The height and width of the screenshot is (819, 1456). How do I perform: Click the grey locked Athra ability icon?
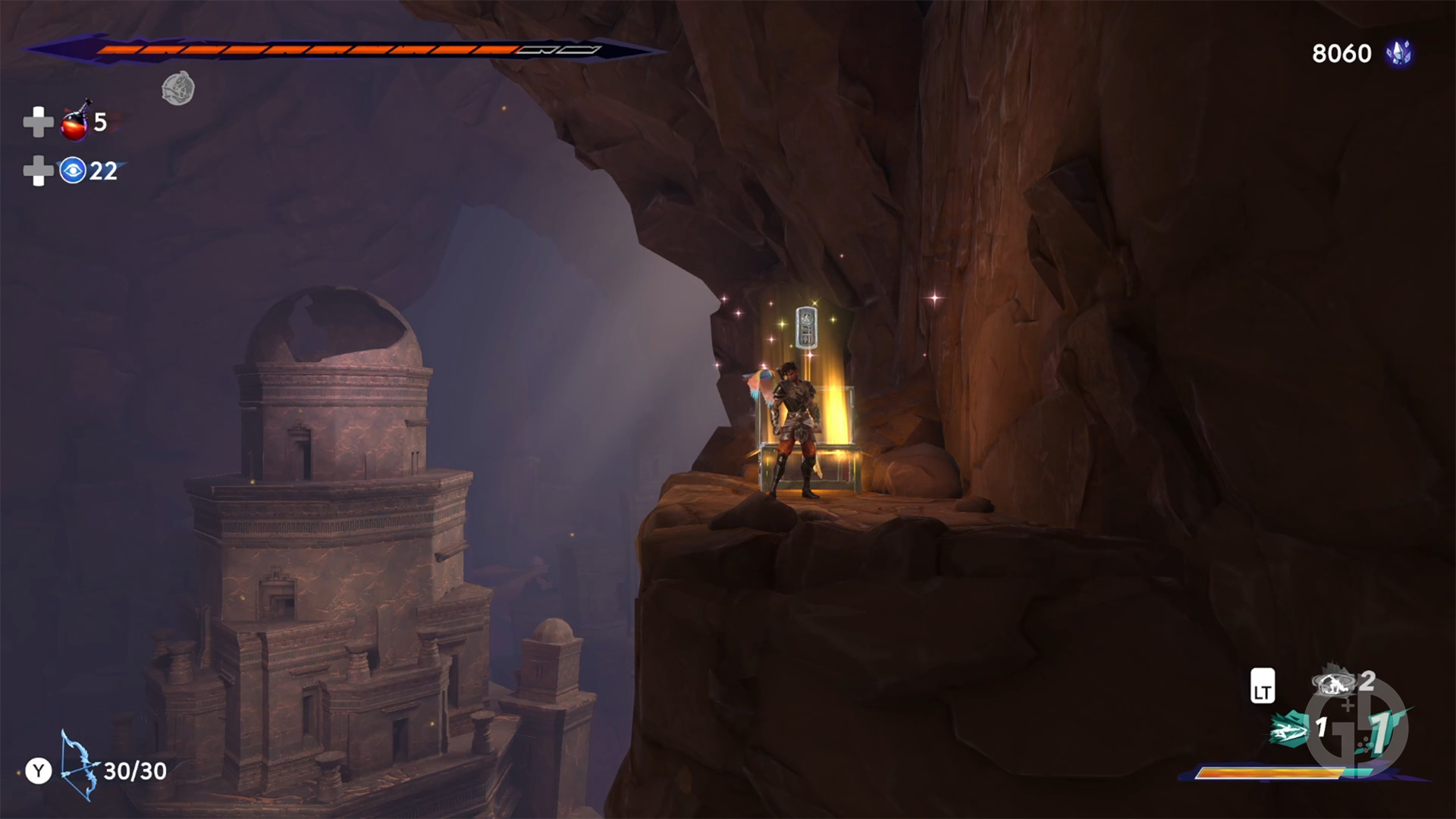(x=1332, y=683)
